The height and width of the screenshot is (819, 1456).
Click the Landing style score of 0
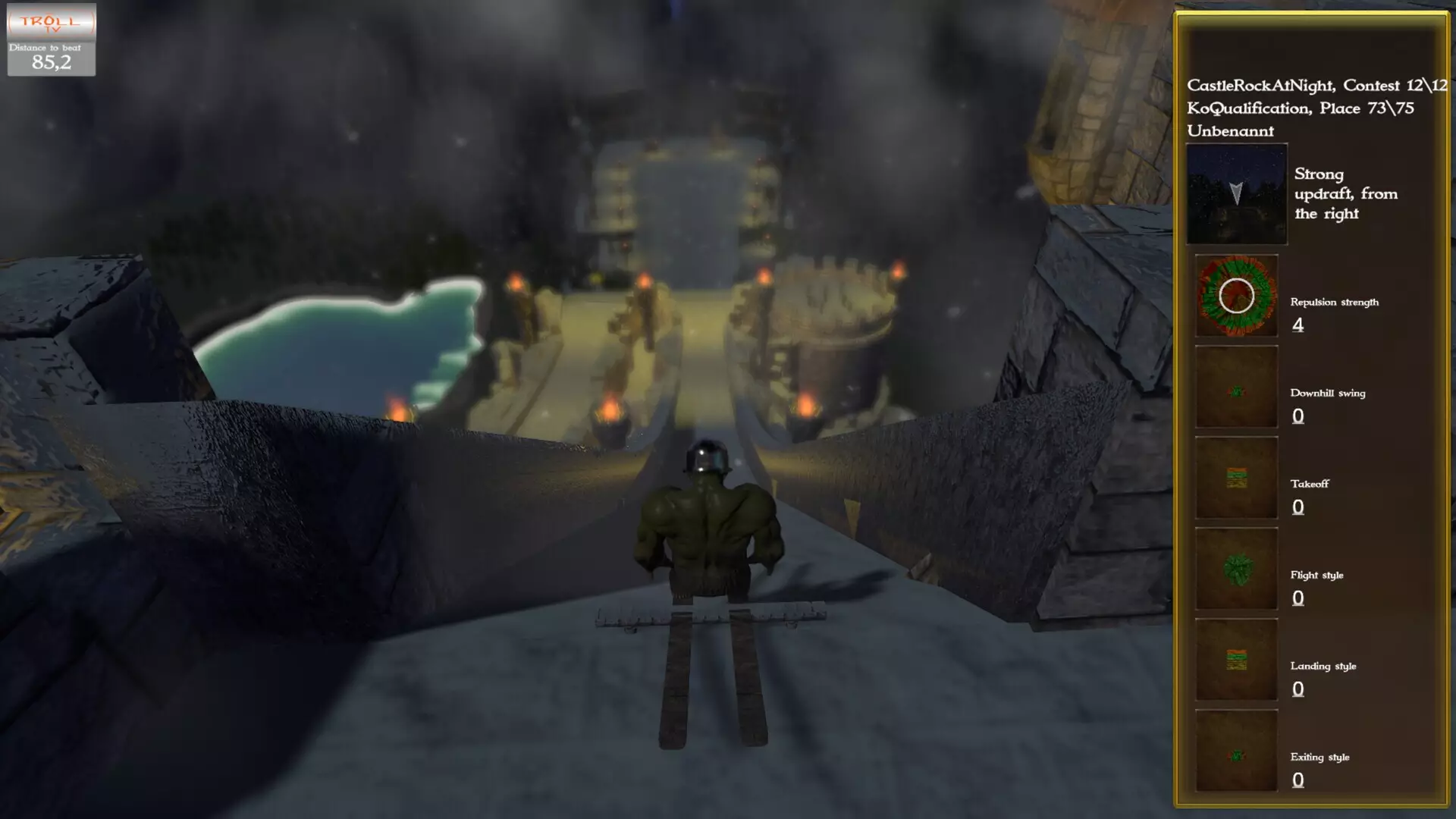tap(1298, 688)
